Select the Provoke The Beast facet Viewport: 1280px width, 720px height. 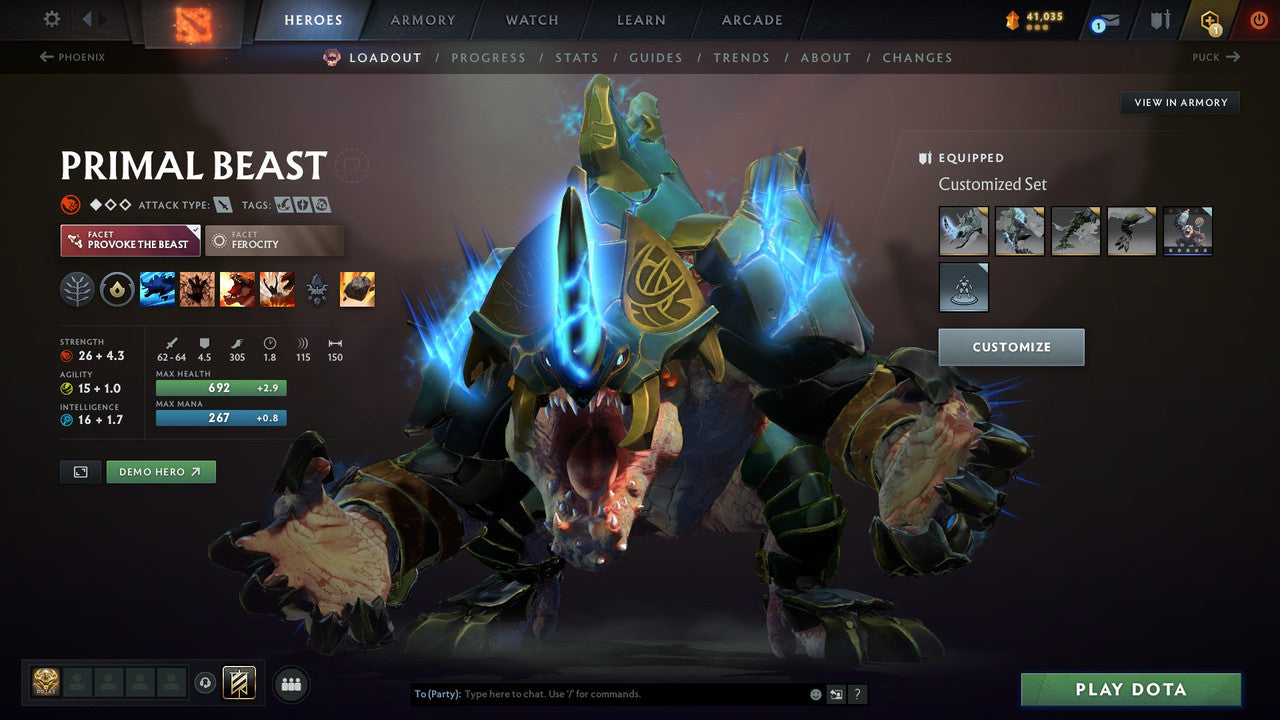tap(130, 240)
